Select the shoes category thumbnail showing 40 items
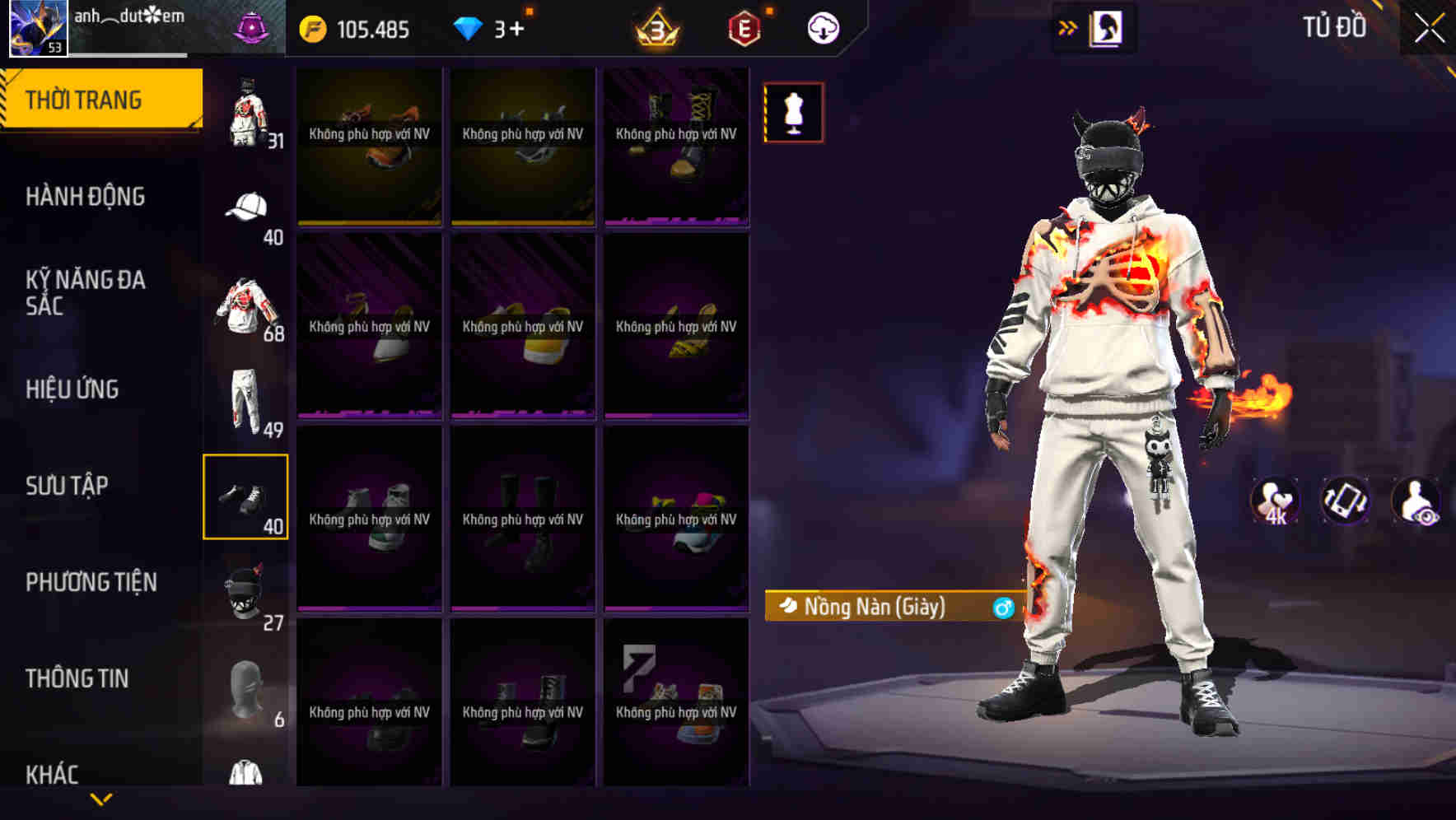Image resolution: width=1456 pixels, height=820 pixels. [x=245, y=496]
